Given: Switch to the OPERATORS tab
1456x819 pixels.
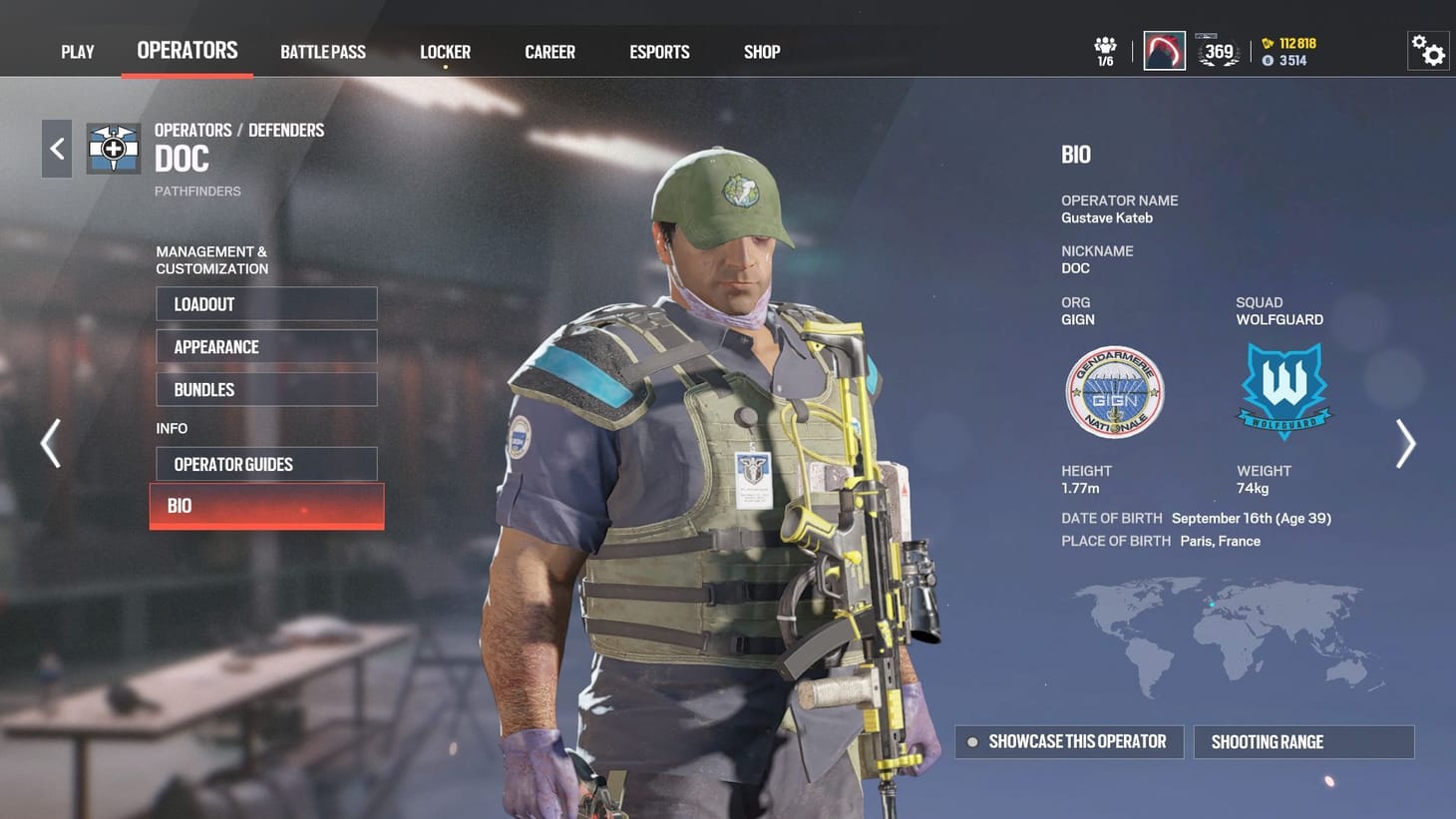Looking at the screenshot, I should pos(185,50).
